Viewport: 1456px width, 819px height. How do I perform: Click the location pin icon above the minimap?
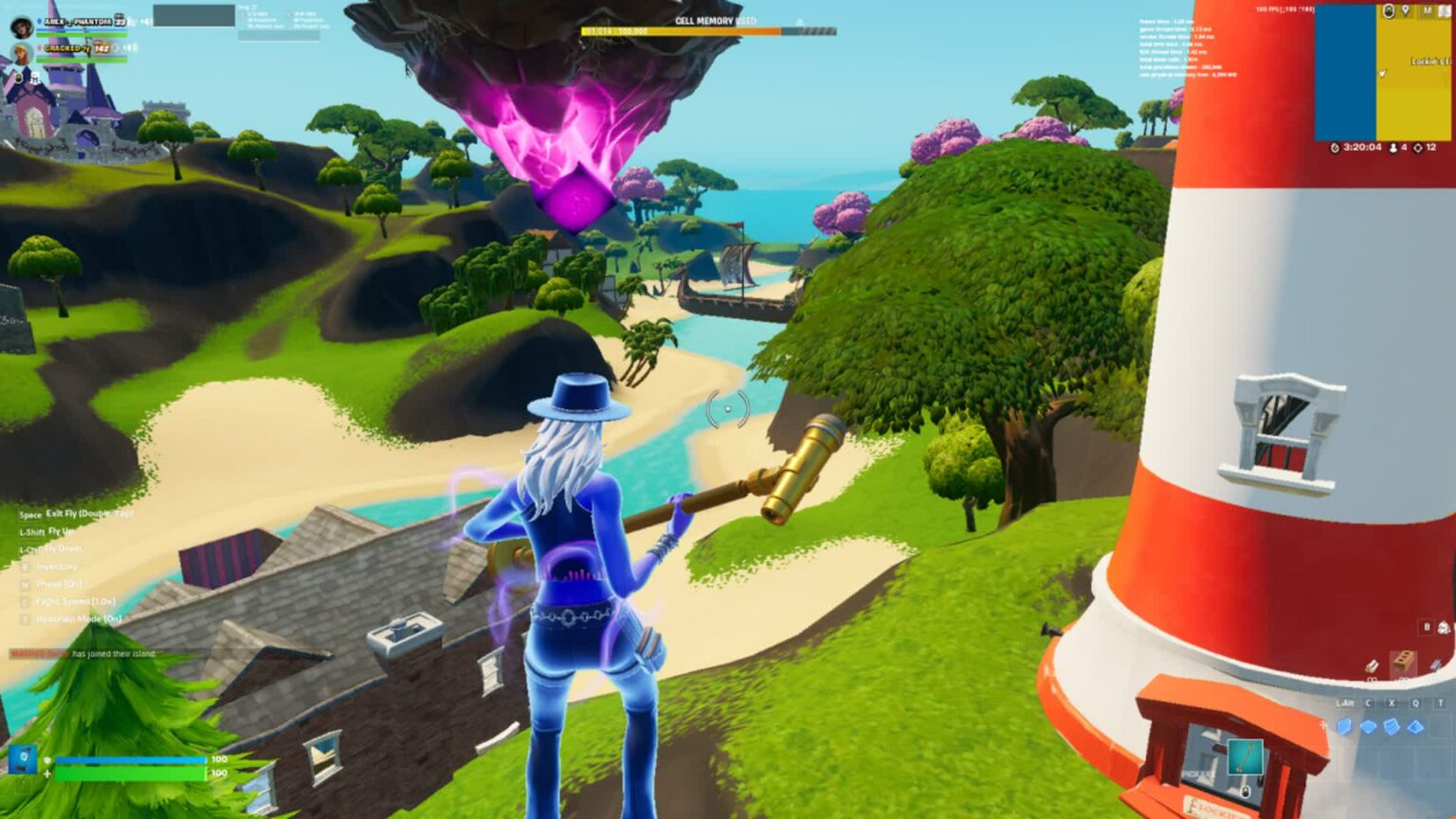(x=1406, y=9)
